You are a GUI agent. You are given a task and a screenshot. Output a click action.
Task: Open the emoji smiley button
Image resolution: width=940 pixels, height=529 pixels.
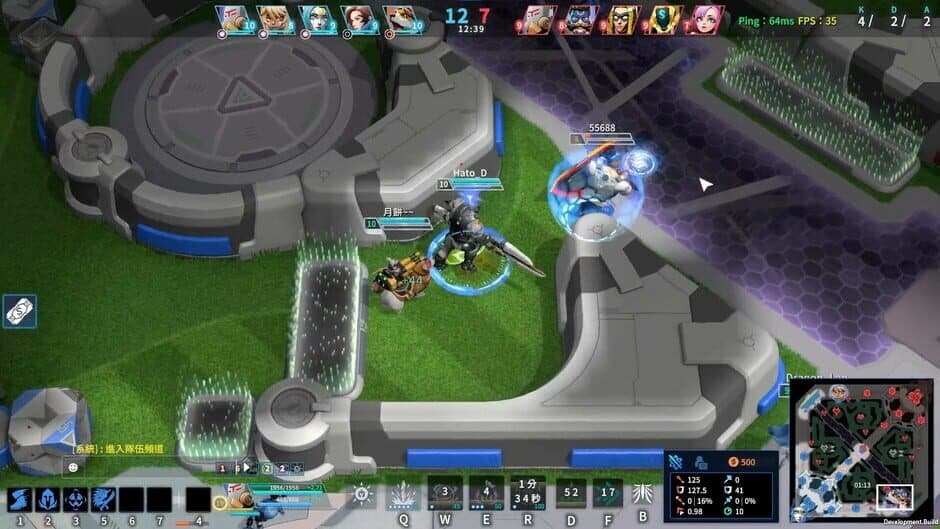(73, 467)
